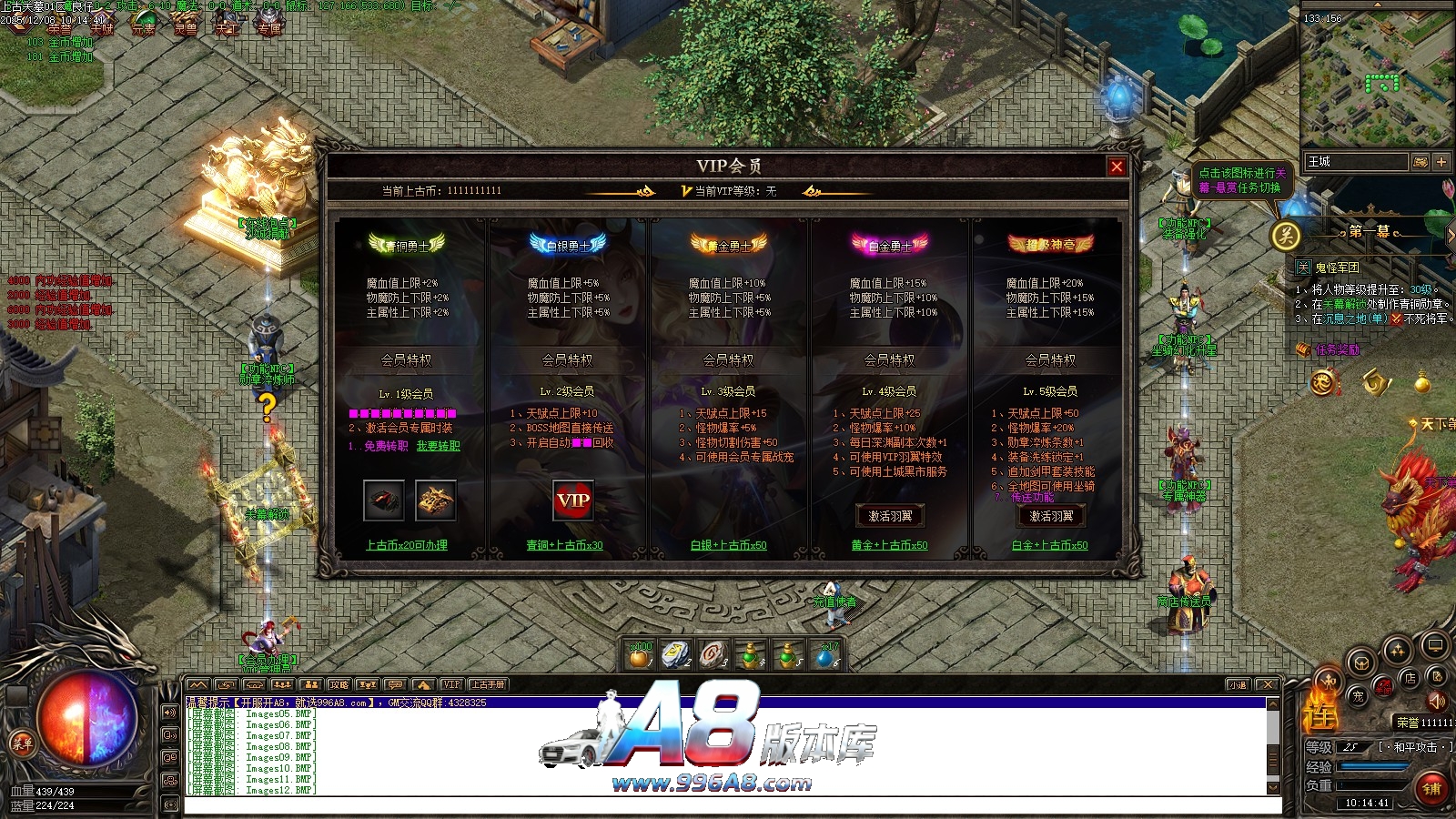Click the 我要转职 link

(438, 446)
